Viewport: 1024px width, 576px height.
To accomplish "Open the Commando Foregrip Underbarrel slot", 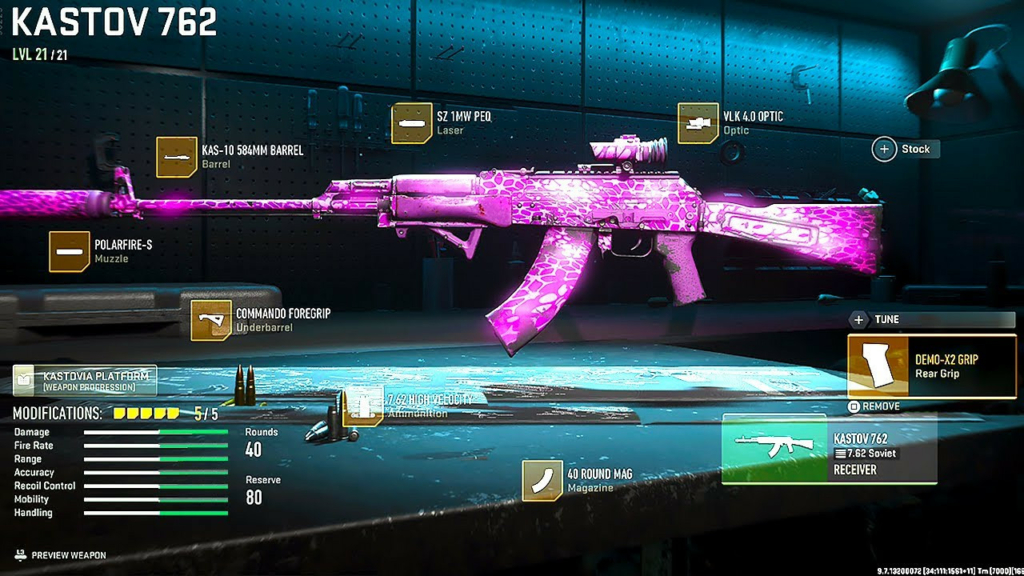I will 211,320.
